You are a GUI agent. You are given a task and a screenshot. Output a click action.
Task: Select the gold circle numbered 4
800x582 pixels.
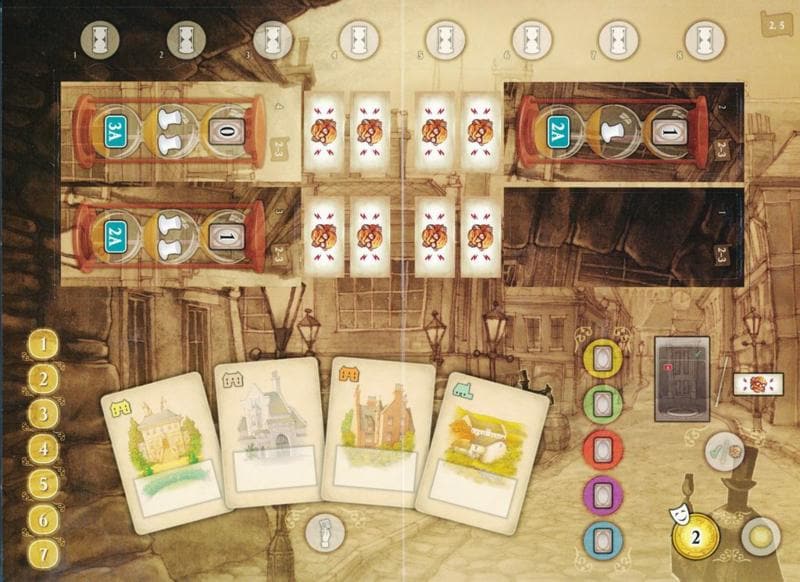point(42,449)
